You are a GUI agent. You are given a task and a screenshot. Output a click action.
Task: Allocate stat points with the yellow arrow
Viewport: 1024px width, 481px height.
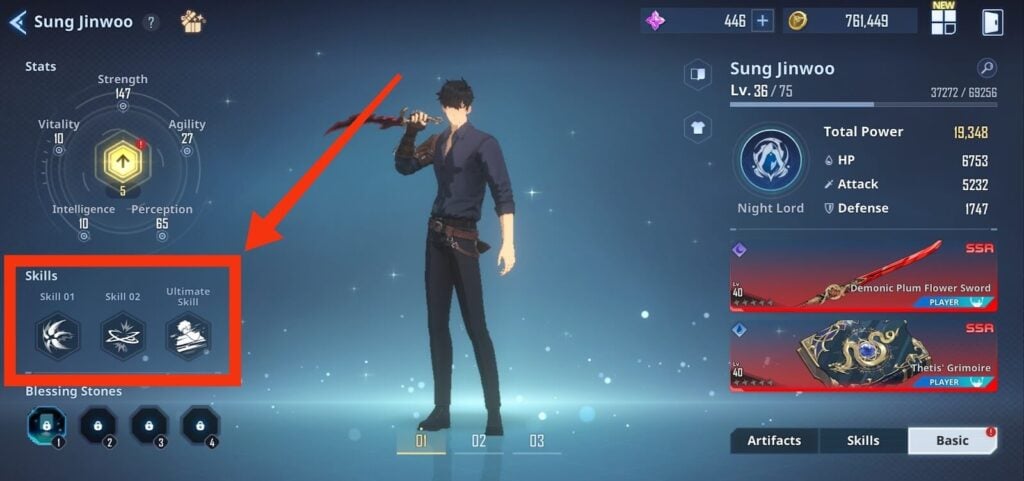click(x=123, y=159)
